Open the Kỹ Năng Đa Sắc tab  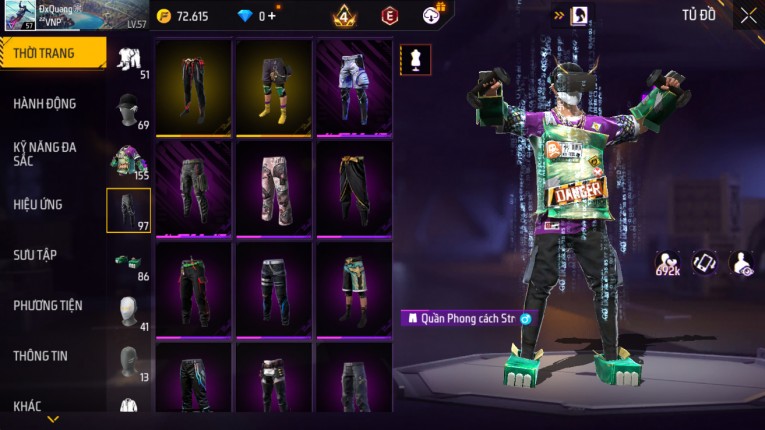45,153
